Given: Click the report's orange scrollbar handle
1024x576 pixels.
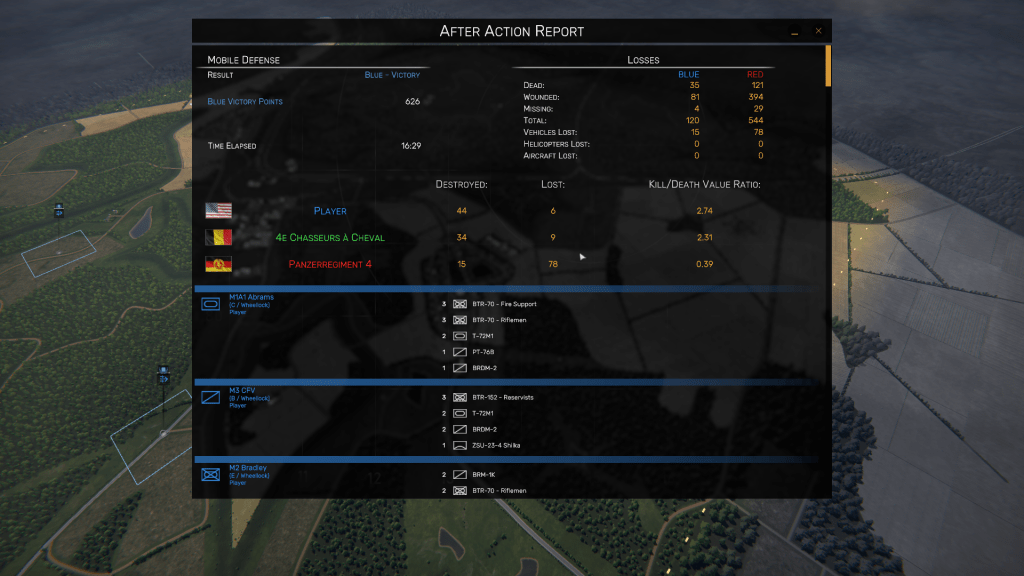Looking at the screenshot, I should [x=827, y=66].
